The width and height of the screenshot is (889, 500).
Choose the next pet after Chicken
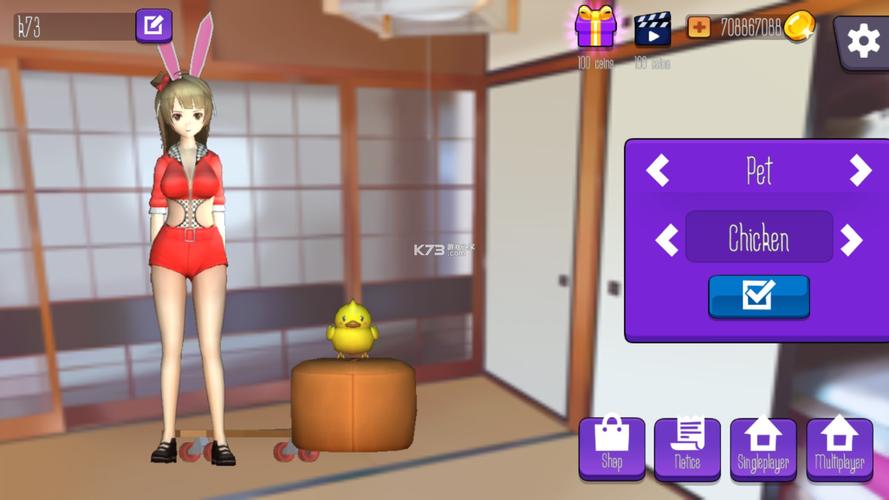851,240
